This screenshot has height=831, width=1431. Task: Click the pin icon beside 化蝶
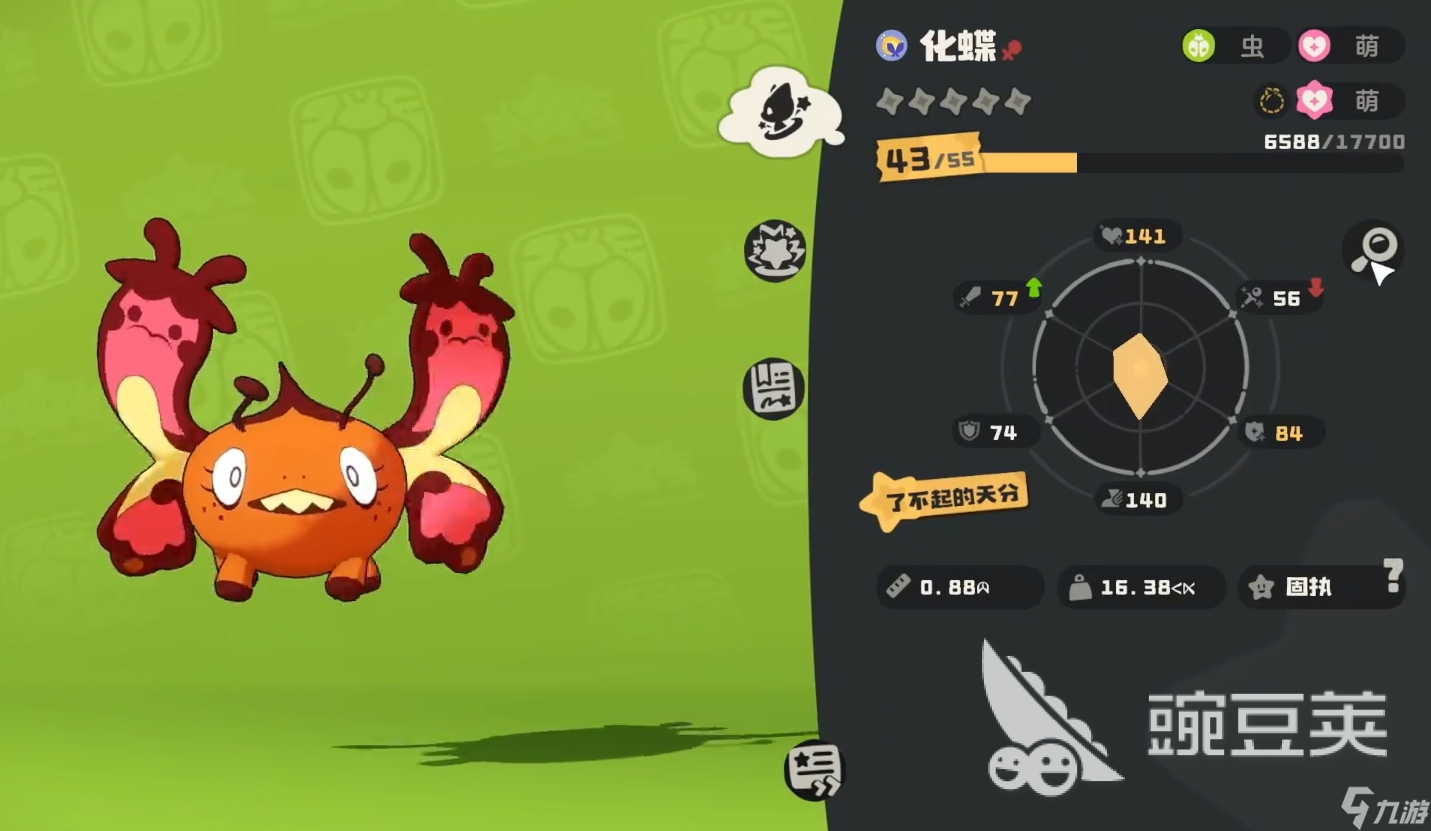coord(1012,49)
